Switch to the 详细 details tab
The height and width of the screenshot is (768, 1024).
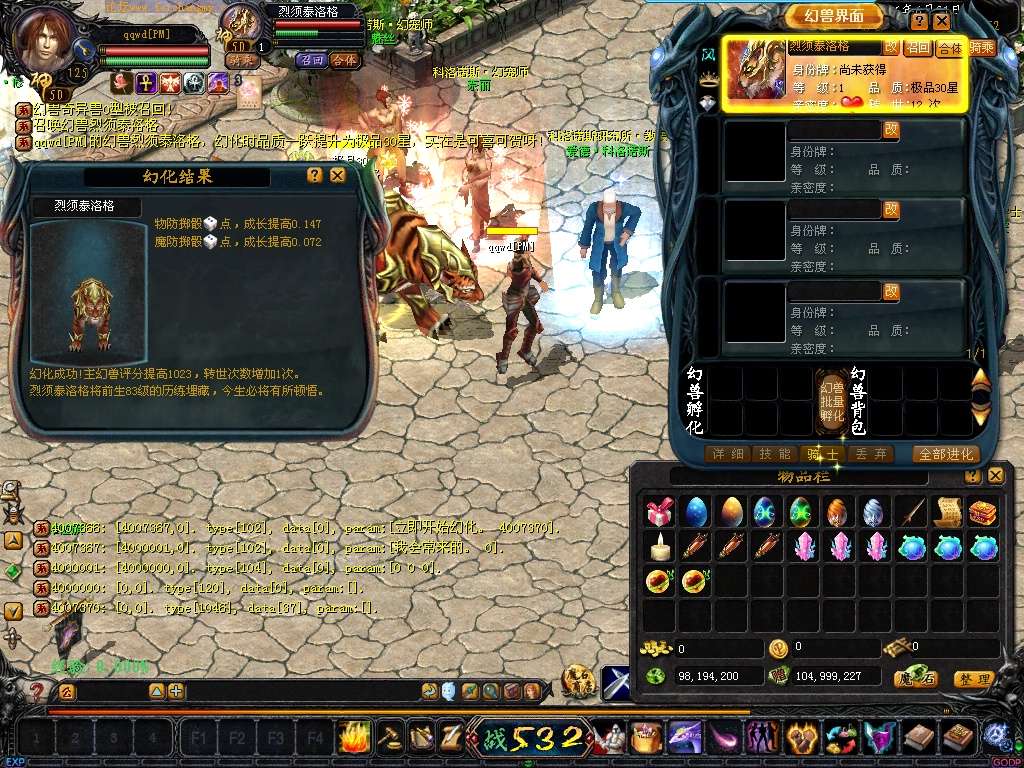[x=727, y=454]
